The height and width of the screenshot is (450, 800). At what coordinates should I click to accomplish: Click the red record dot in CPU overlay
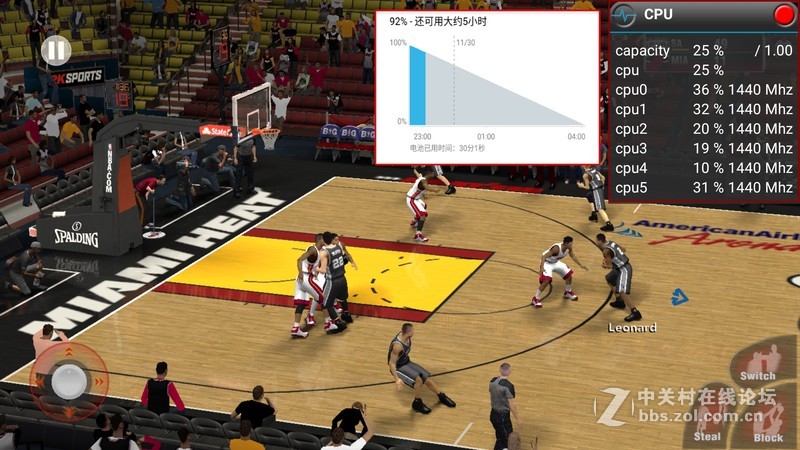coord(783,15)
